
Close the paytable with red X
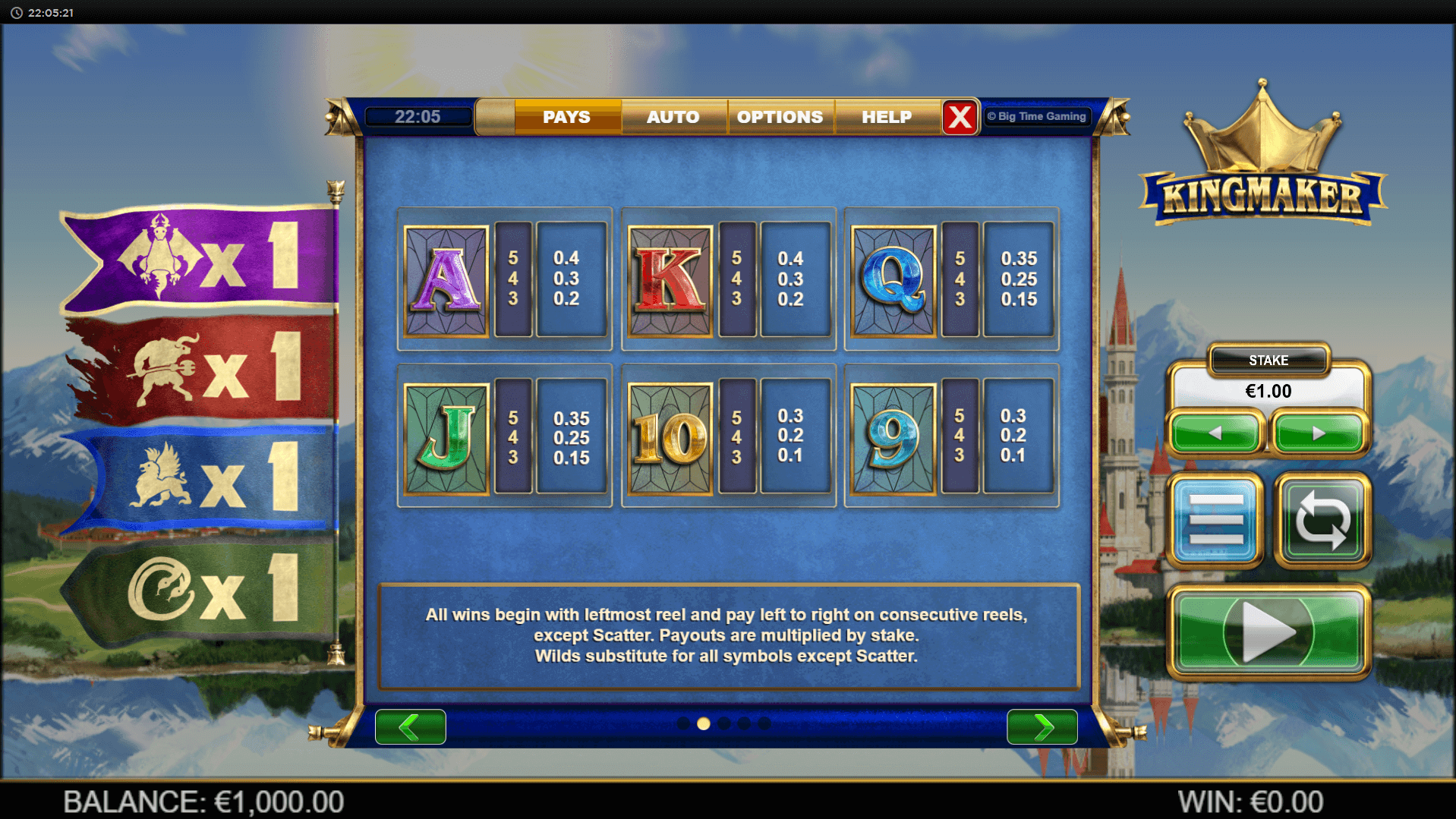coord(960,117)
